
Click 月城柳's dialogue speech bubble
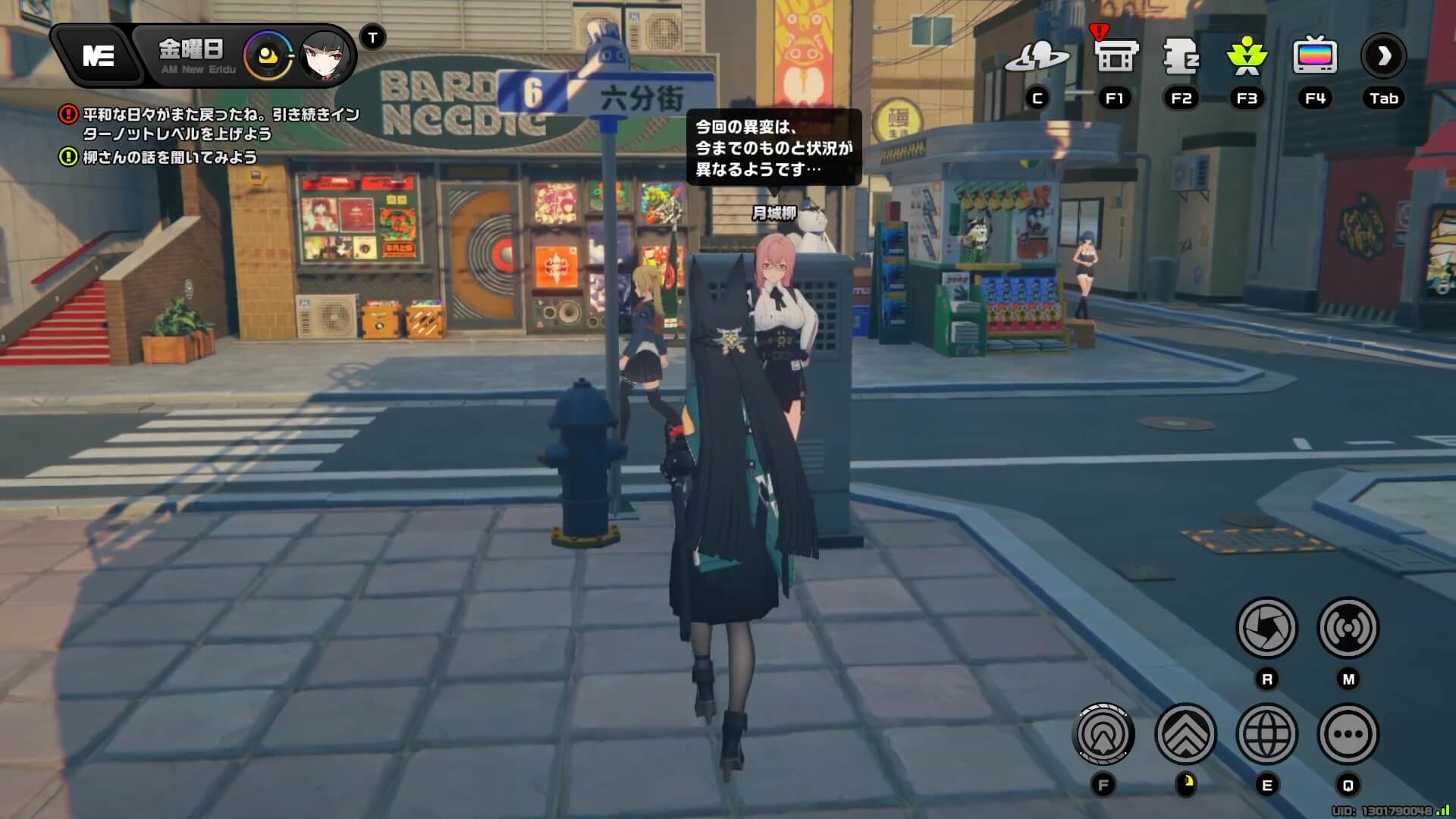coord(773,148)
